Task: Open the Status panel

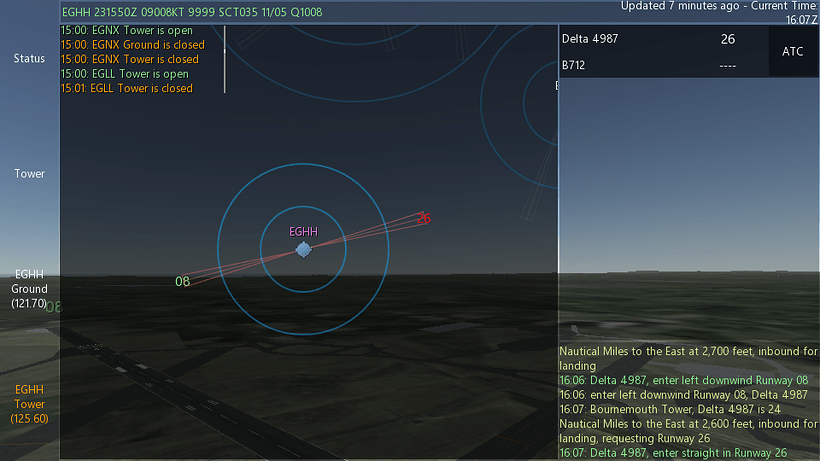Action: coord(29,58)
